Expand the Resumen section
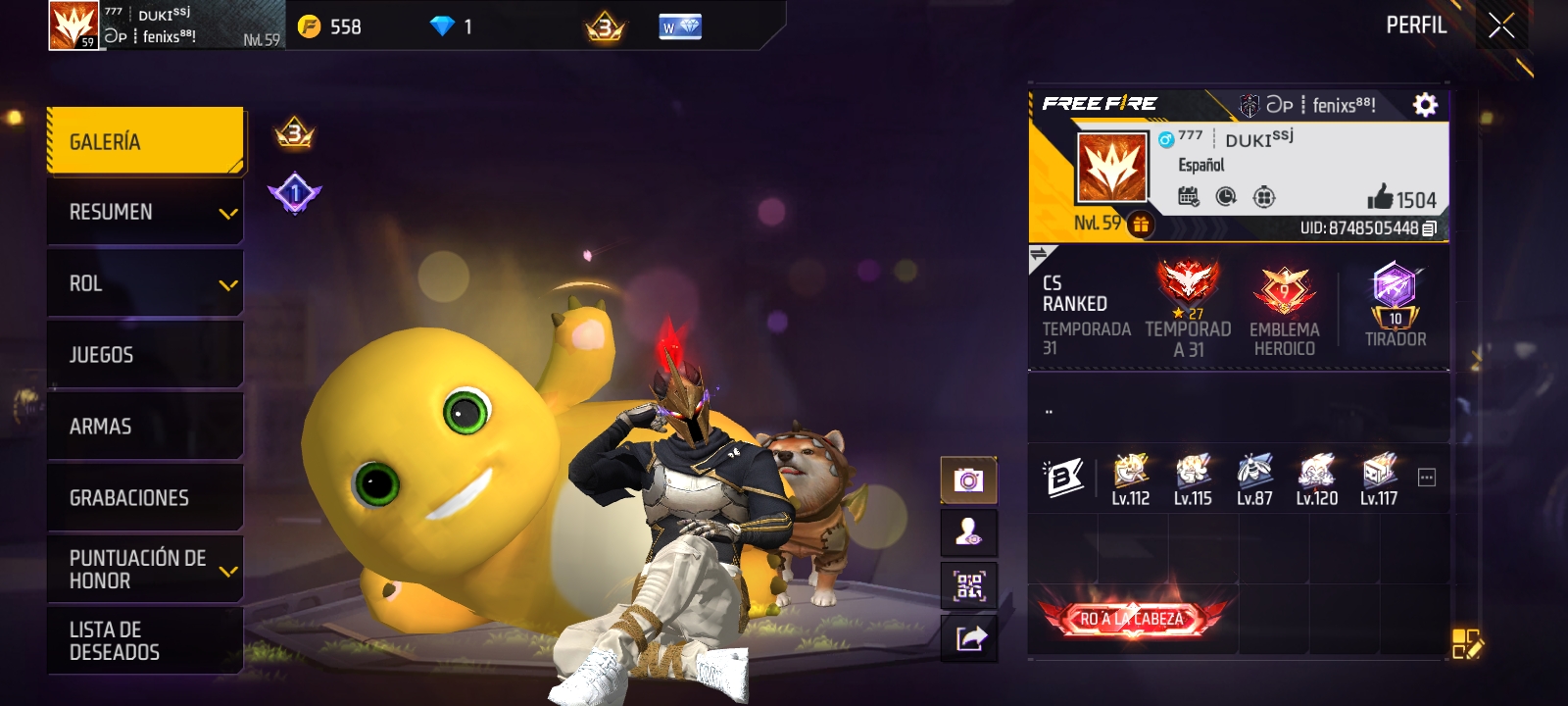1568x706 pixels. (145, 213)
